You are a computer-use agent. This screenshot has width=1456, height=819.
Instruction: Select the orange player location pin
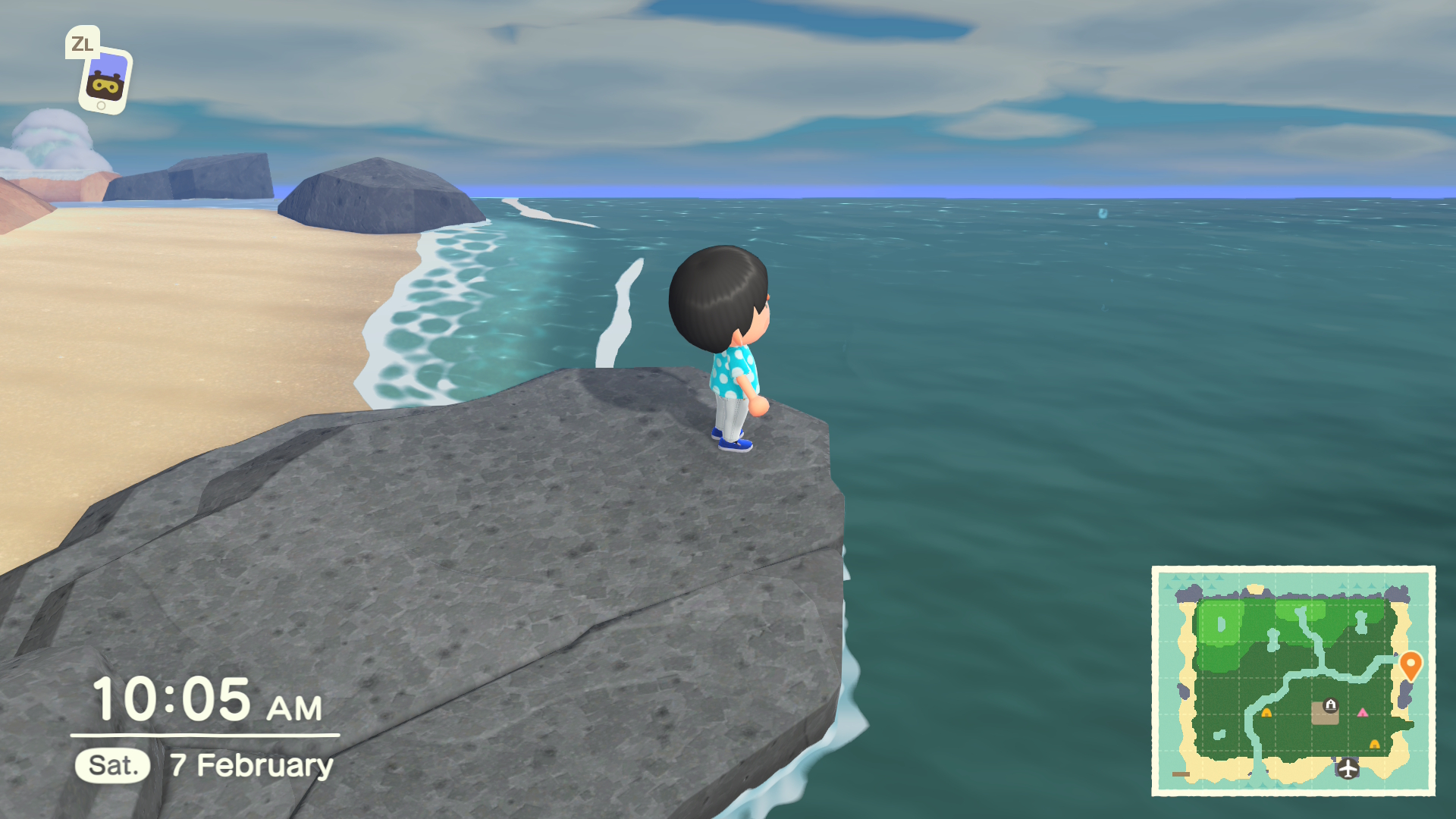pyautogui.click(x=1410, y=665)
